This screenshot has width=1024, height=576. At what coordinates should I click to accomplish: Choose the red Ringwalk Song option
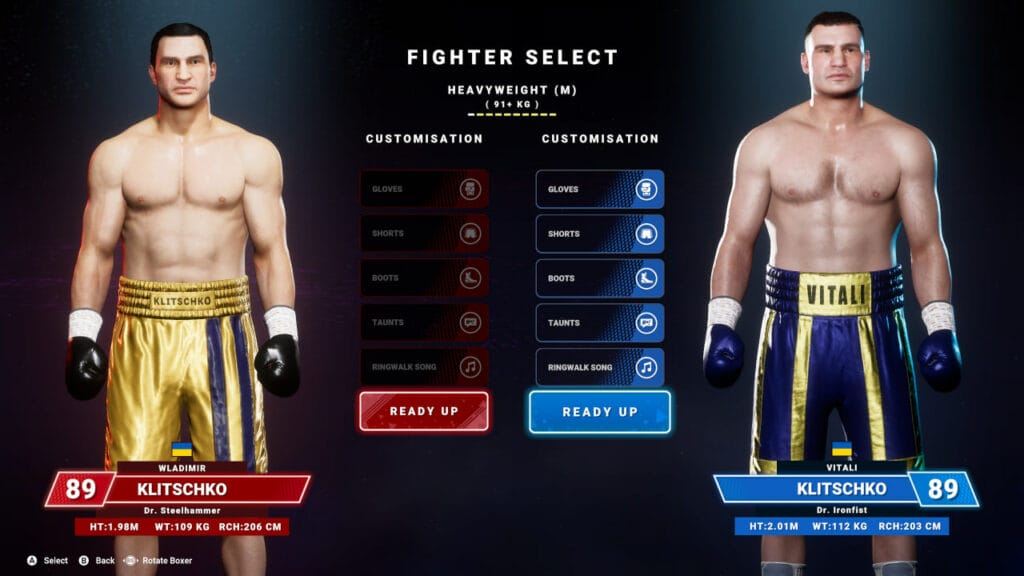[424, 367]
